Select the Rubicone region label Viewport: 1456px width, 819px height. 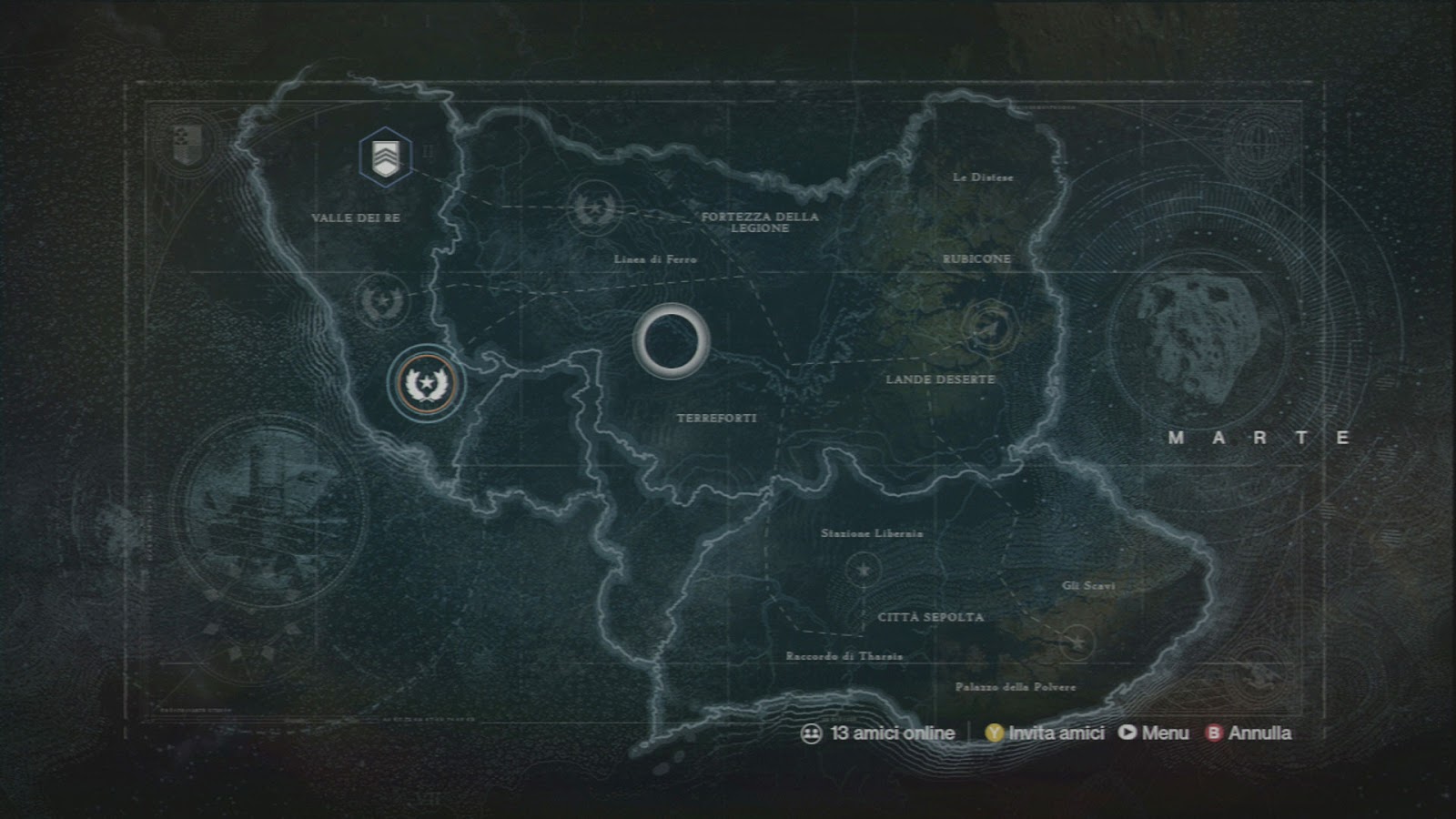pos(976,259)
